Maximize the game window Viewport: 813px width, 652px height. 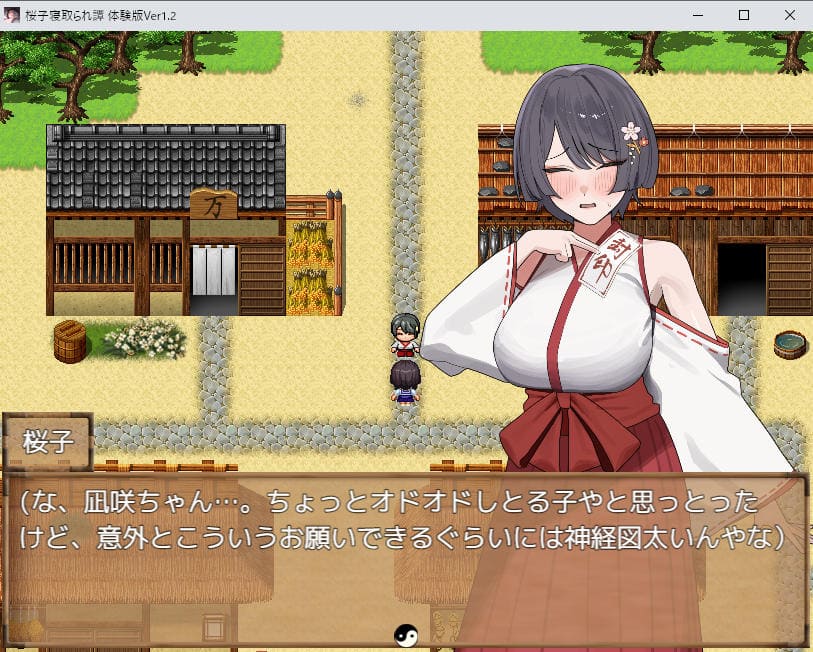[x=743, y=15]
